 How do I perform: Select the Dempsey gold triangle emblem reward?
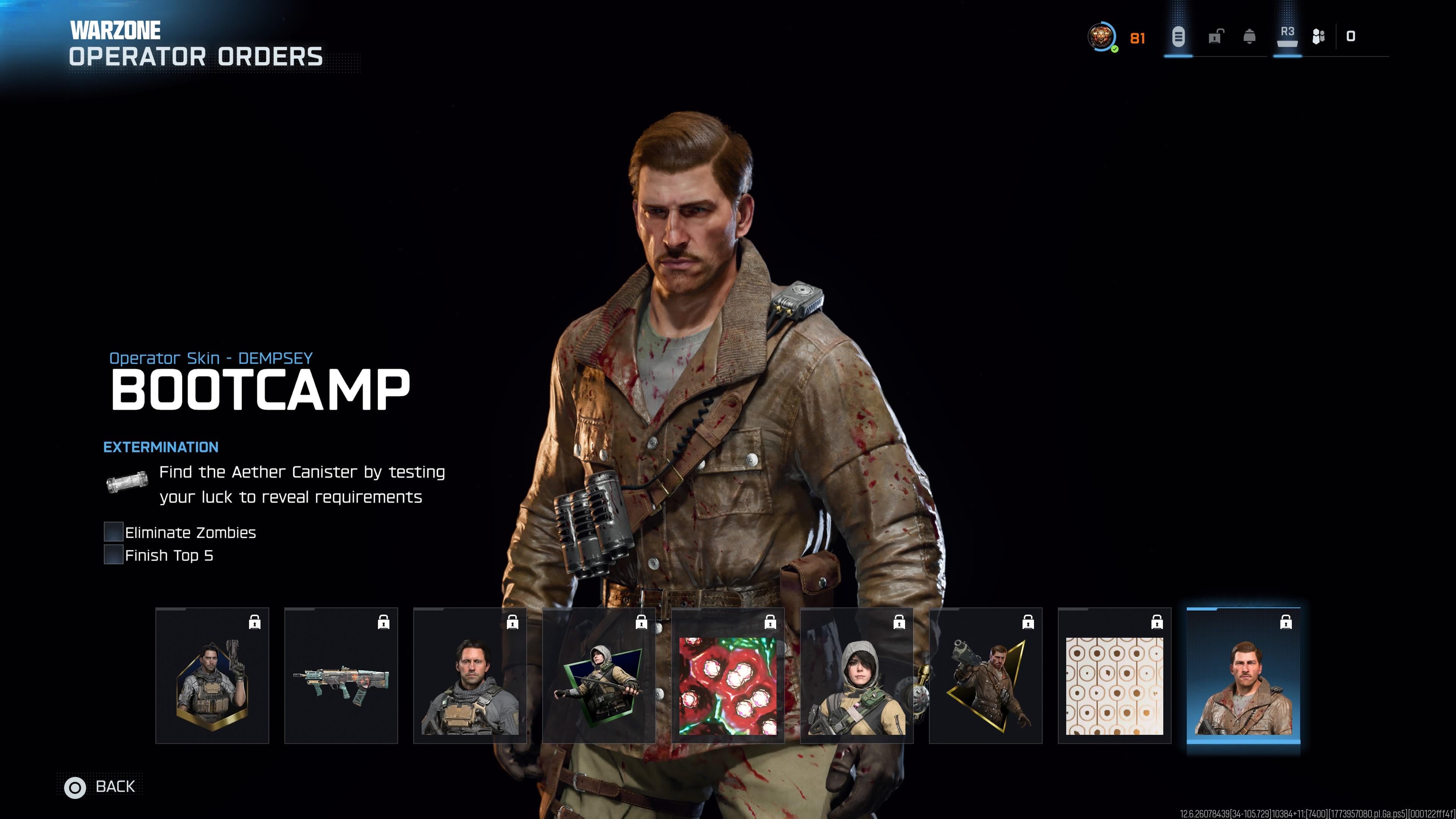[985, 675]
